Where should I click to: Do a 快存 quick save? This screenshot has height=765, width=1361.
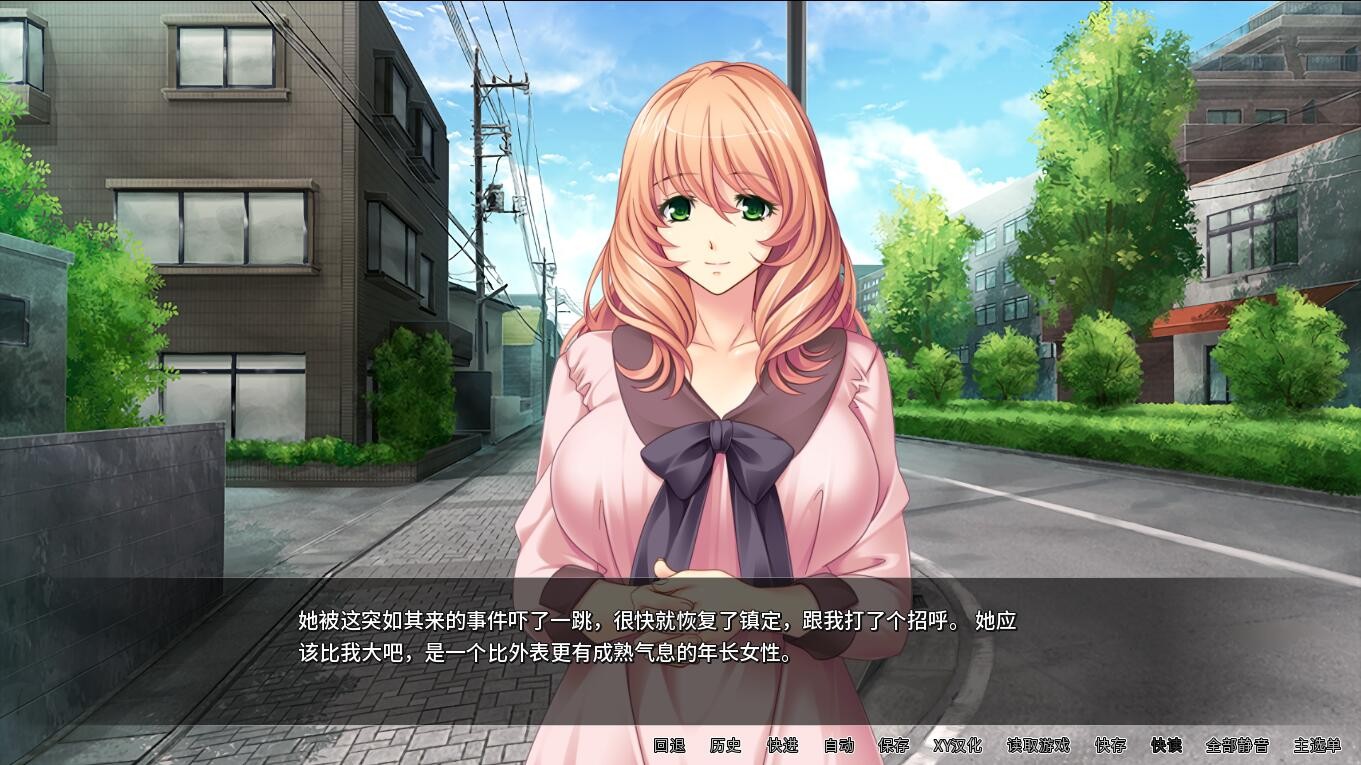pyautogui.click(x=1110, y=745)
